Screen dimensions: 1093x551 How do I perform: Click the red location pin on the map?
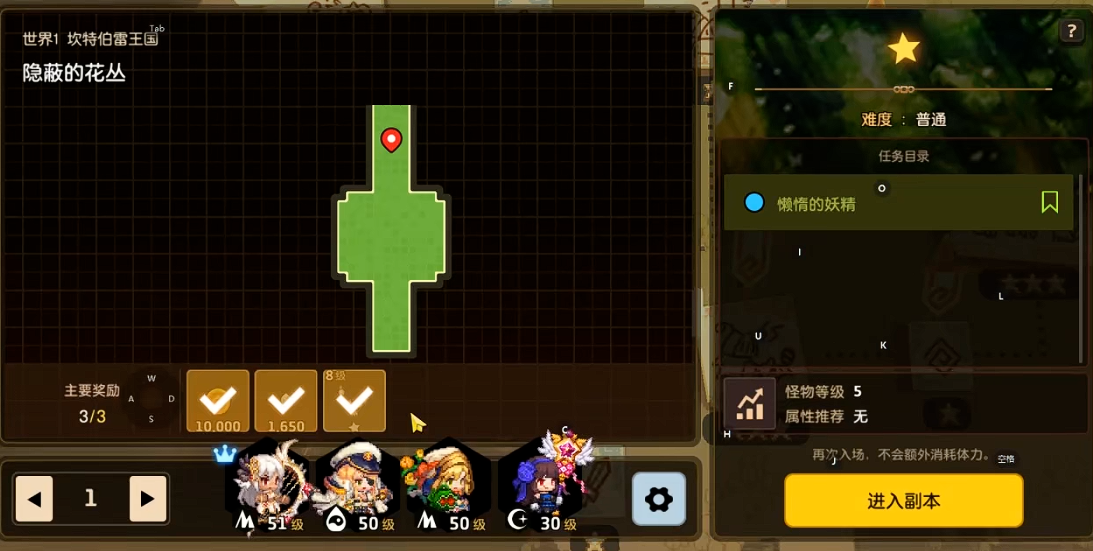tap(391, 140)
